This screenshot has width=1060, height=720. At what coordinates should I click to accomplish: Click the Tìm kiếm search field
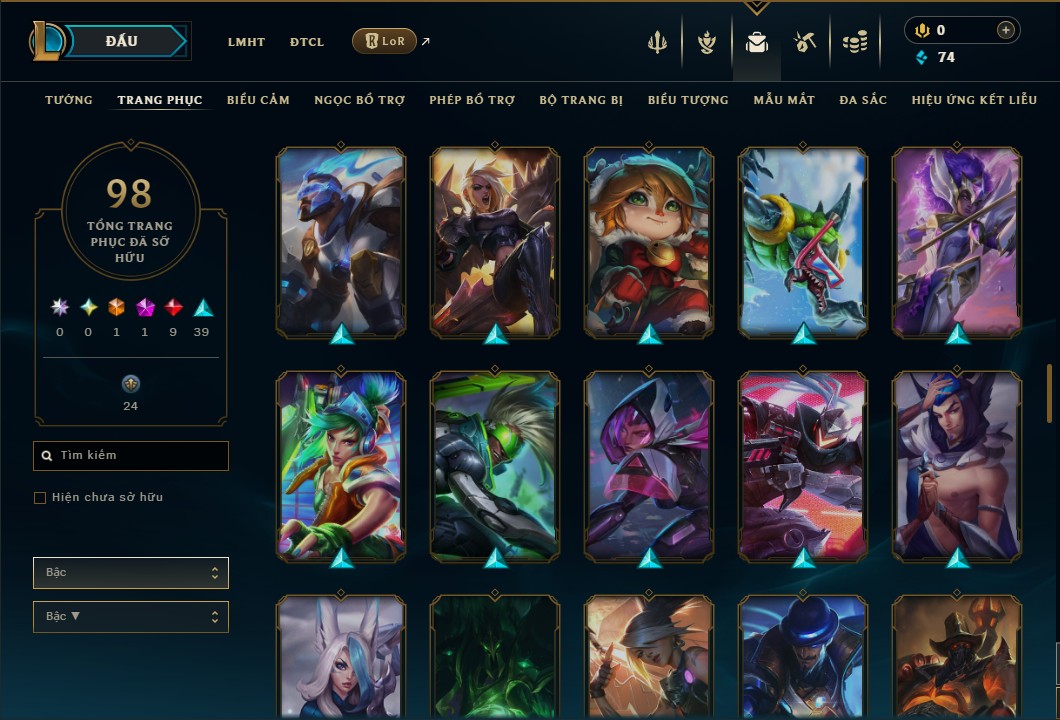(131, 456)
